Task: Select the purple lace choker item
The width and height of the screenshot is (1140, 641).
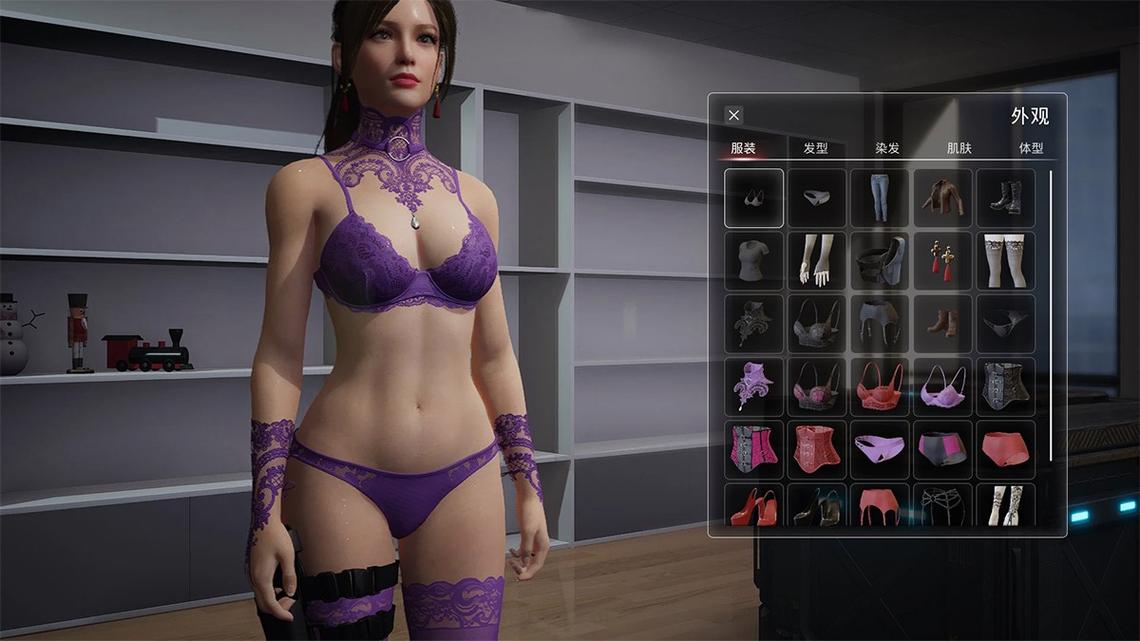Action: (x=754, y=387)
